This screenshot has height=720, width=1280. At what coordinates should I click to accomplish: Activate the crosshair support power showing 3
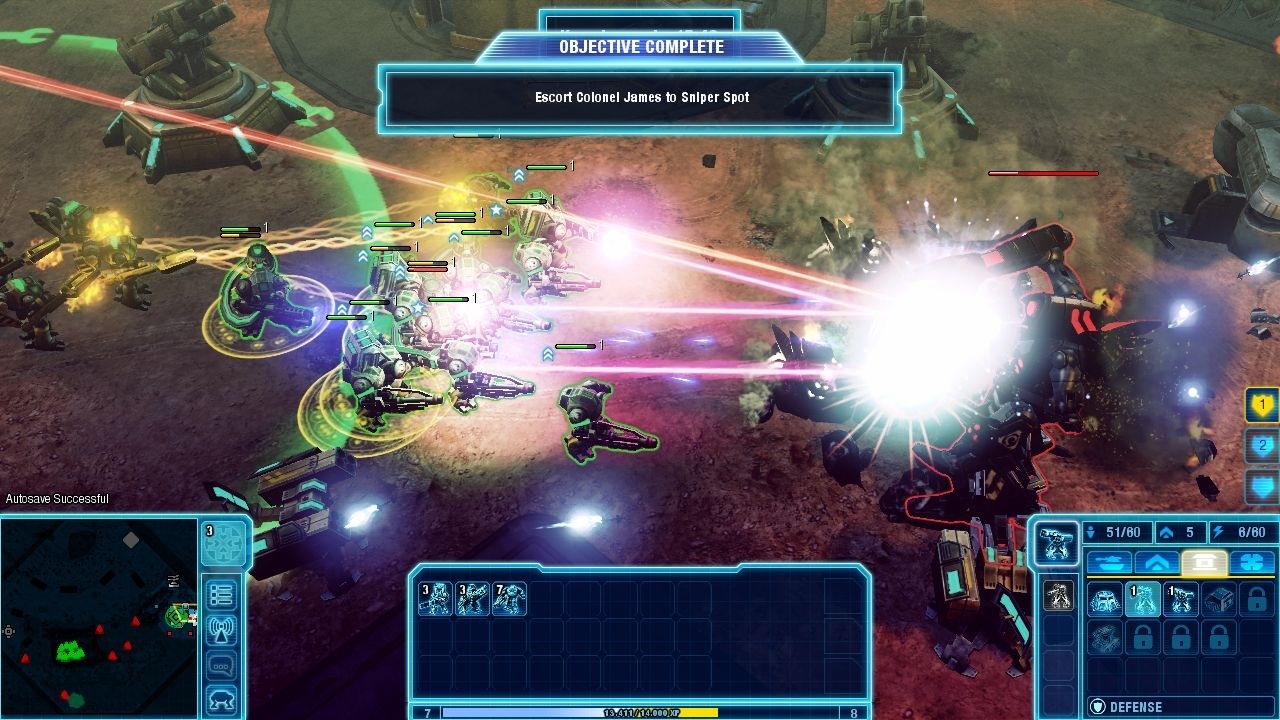(223, 543)
